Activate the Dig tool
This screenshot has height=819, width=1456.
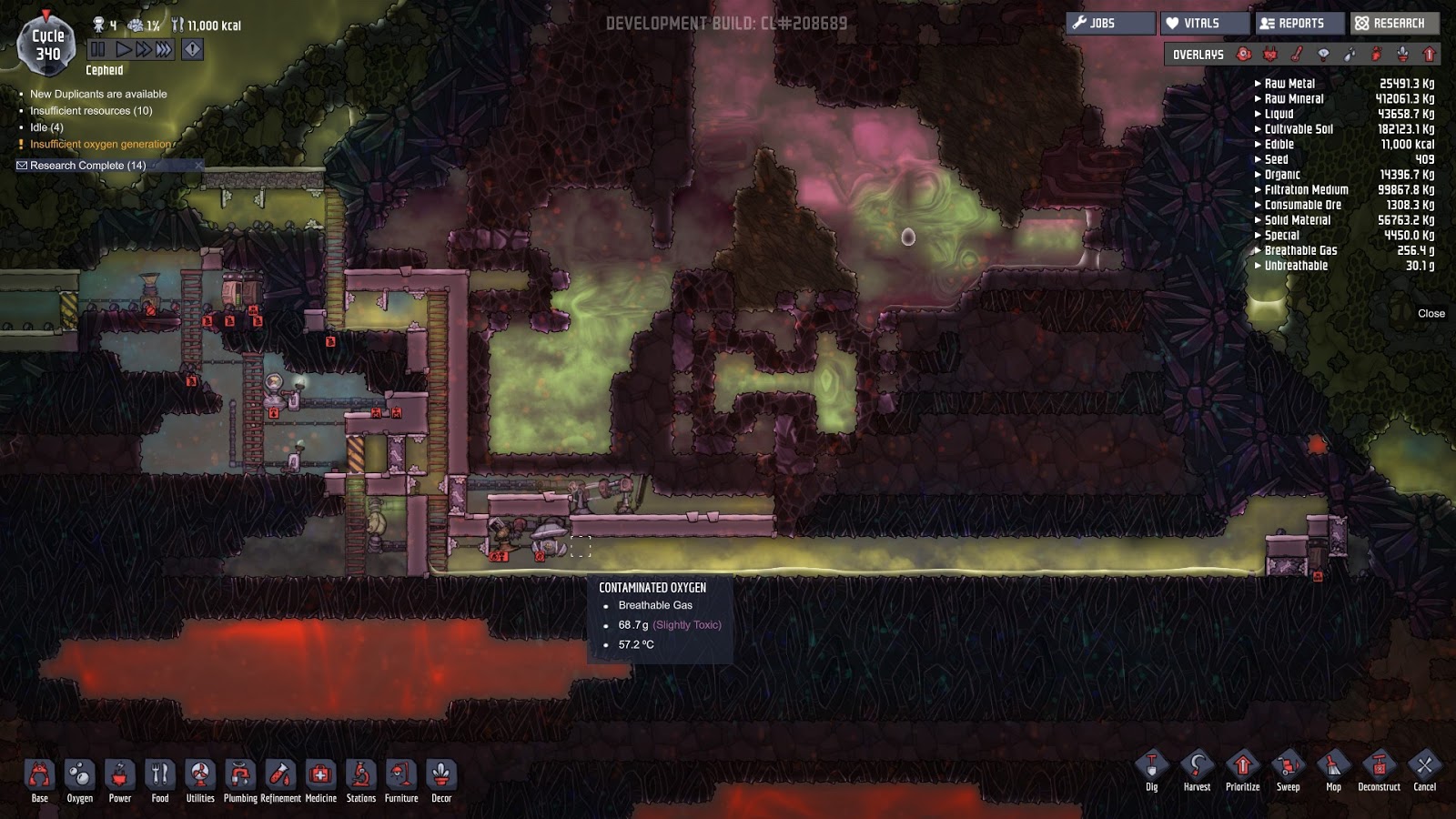point(1152,772)
